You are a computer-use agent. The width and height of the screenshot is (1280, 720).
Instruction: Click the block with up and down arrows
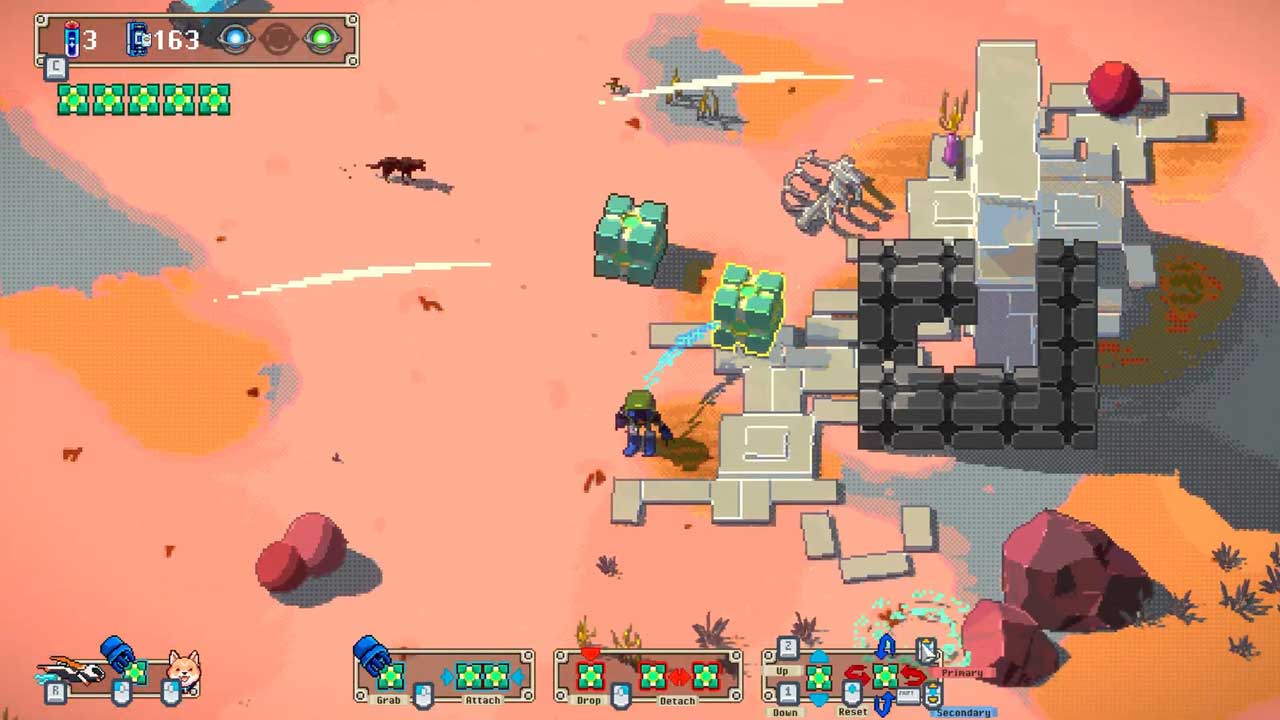[818, 677]
